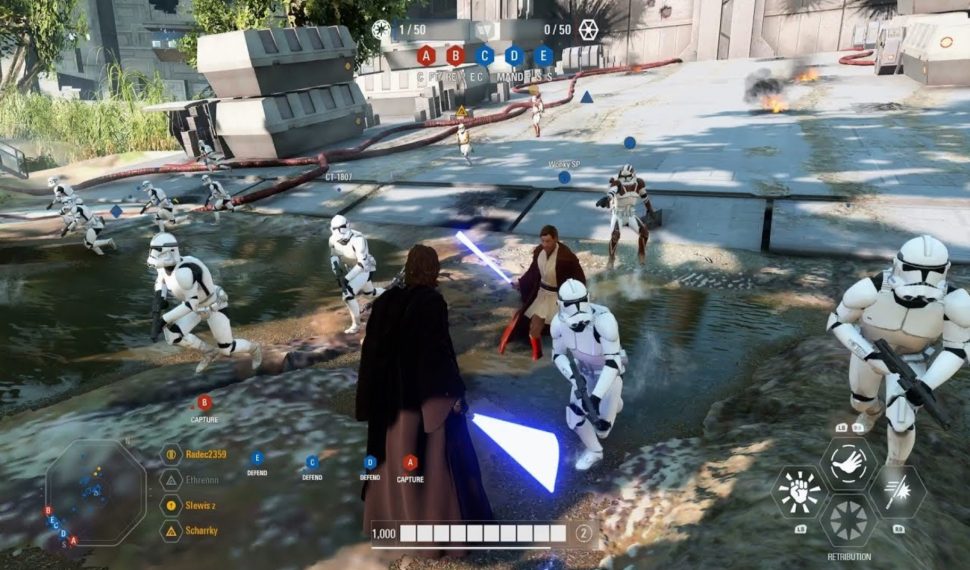The width and height of the screenshot is (970, 570).
Task: Click the A Capture objective marker
Action: point(410,463)
